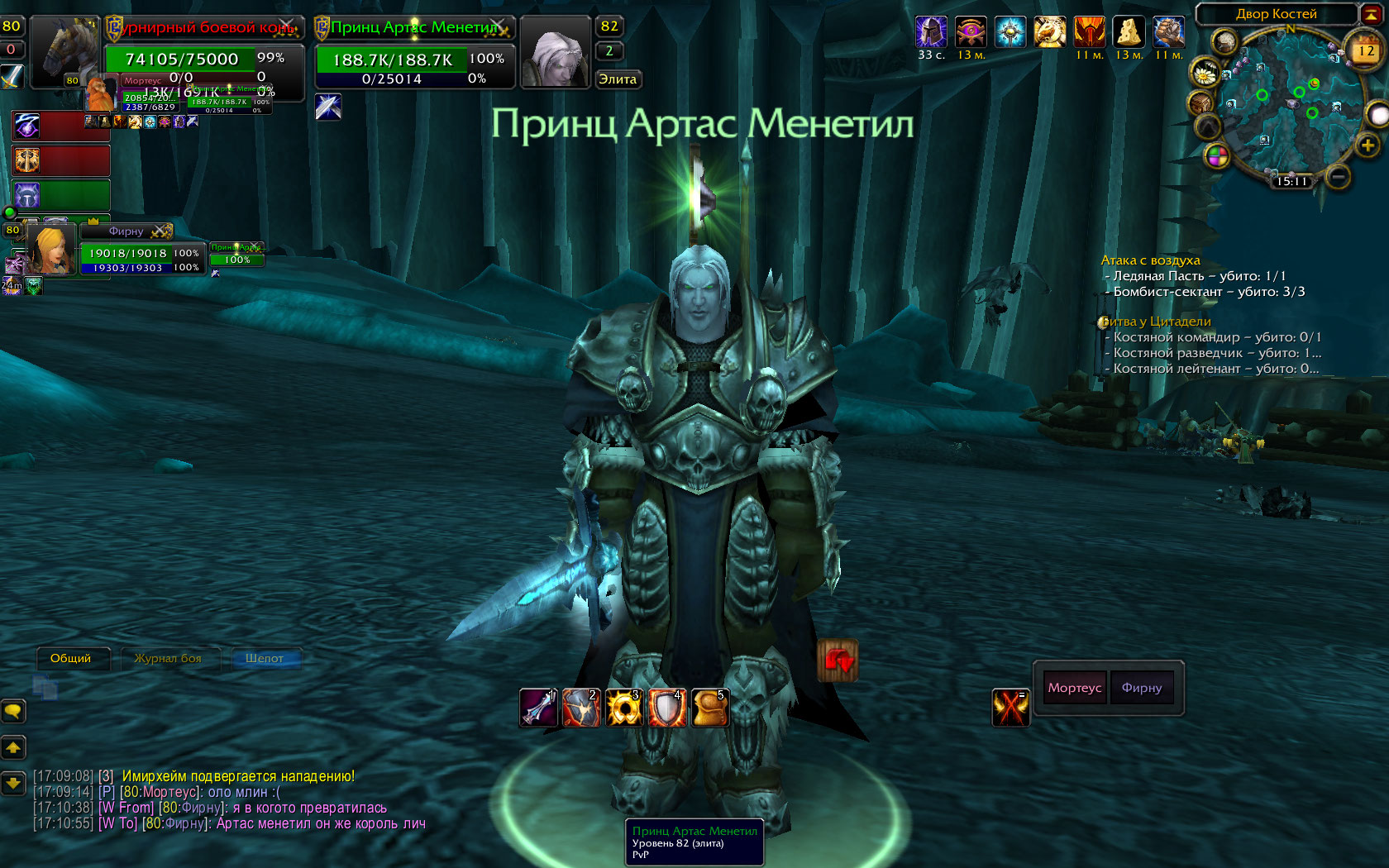Open the Журнал боя combat log tab
Screen dimensions: 1389x868
(168, 659)
